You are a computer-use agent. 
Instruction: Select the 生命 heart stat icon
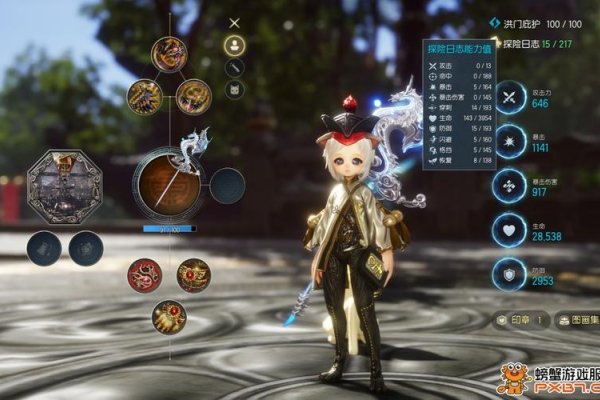click(511, 230)
